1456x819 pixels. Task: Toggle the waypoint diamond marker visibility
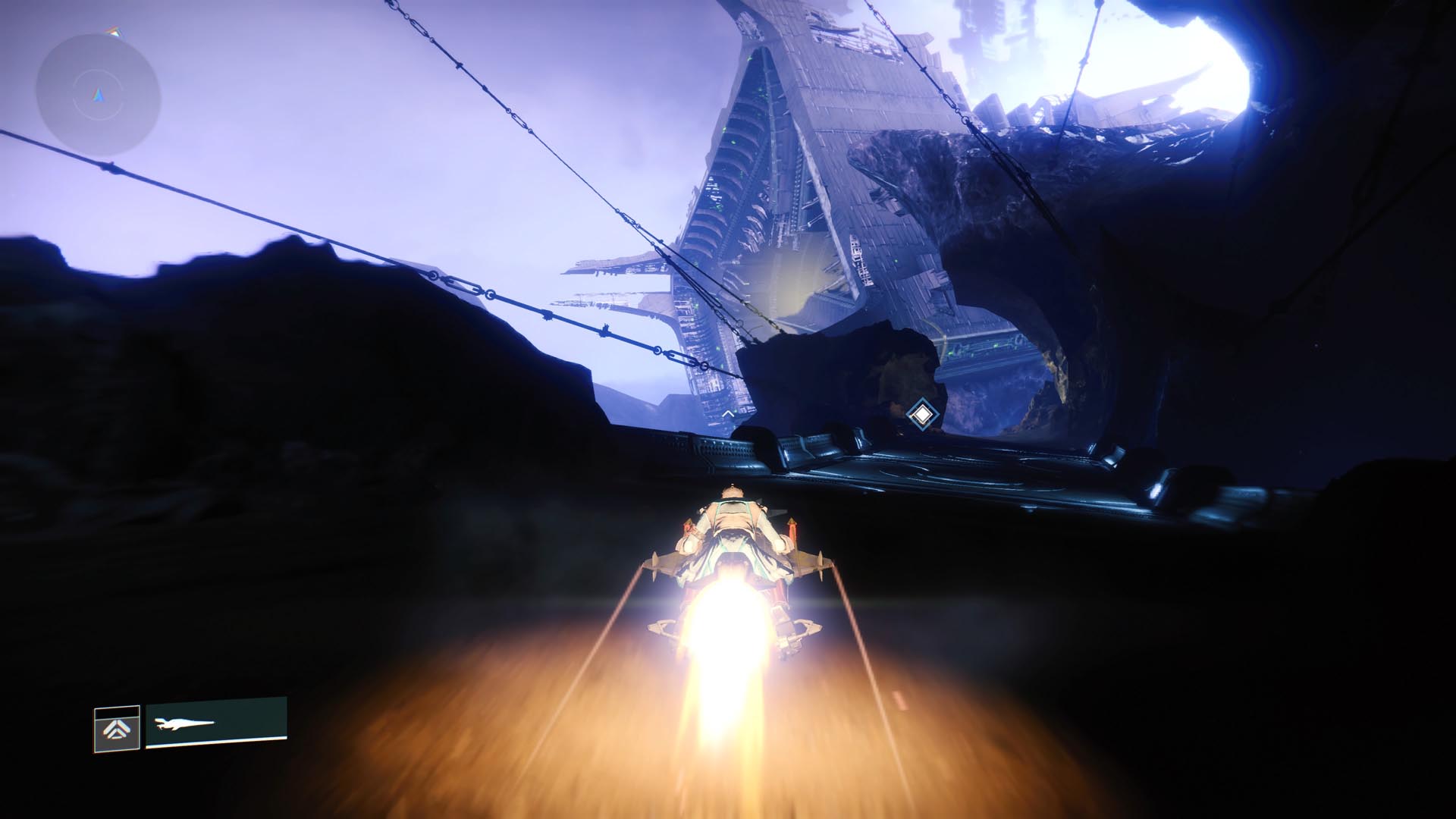coord(922,415)
